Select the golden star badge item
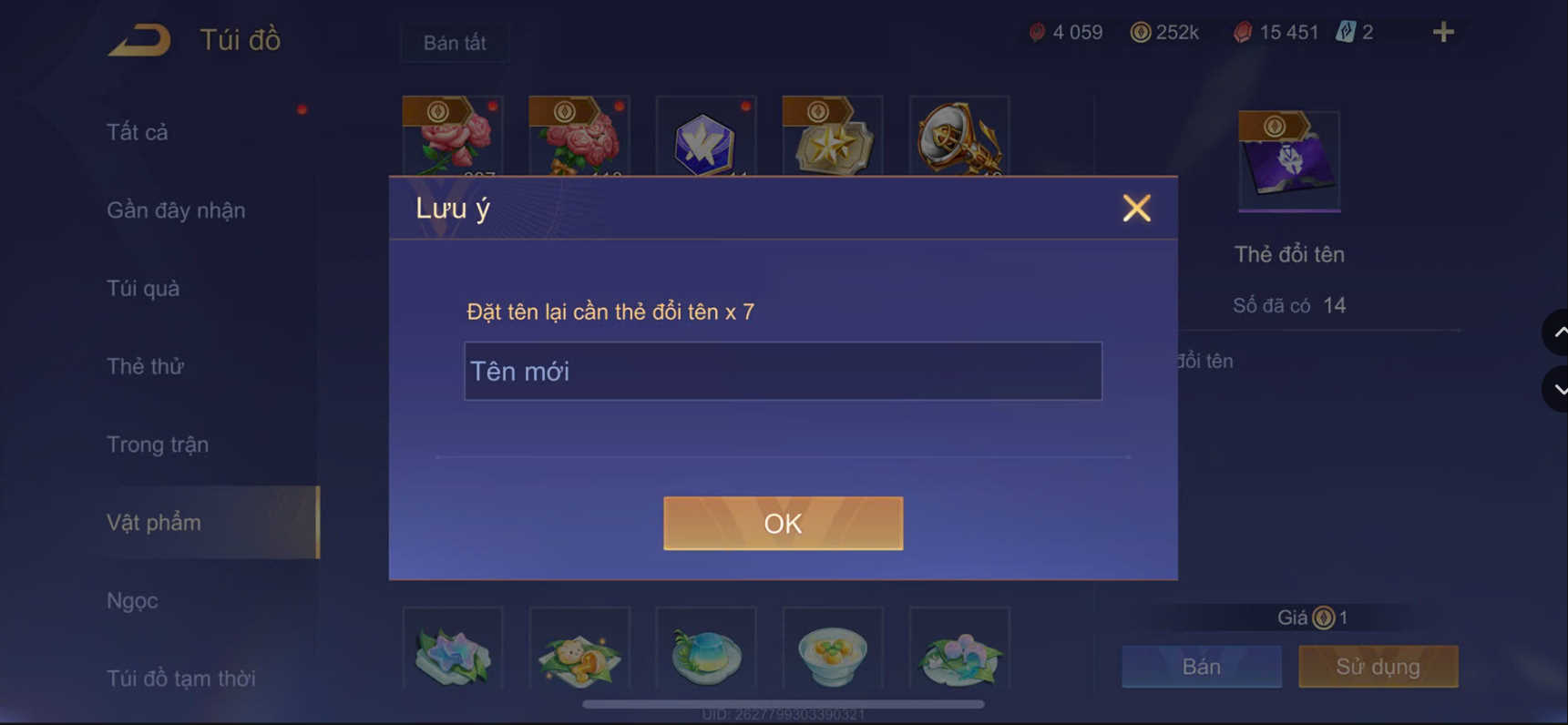Viewport: 1568px width, 725px height. 832,141
